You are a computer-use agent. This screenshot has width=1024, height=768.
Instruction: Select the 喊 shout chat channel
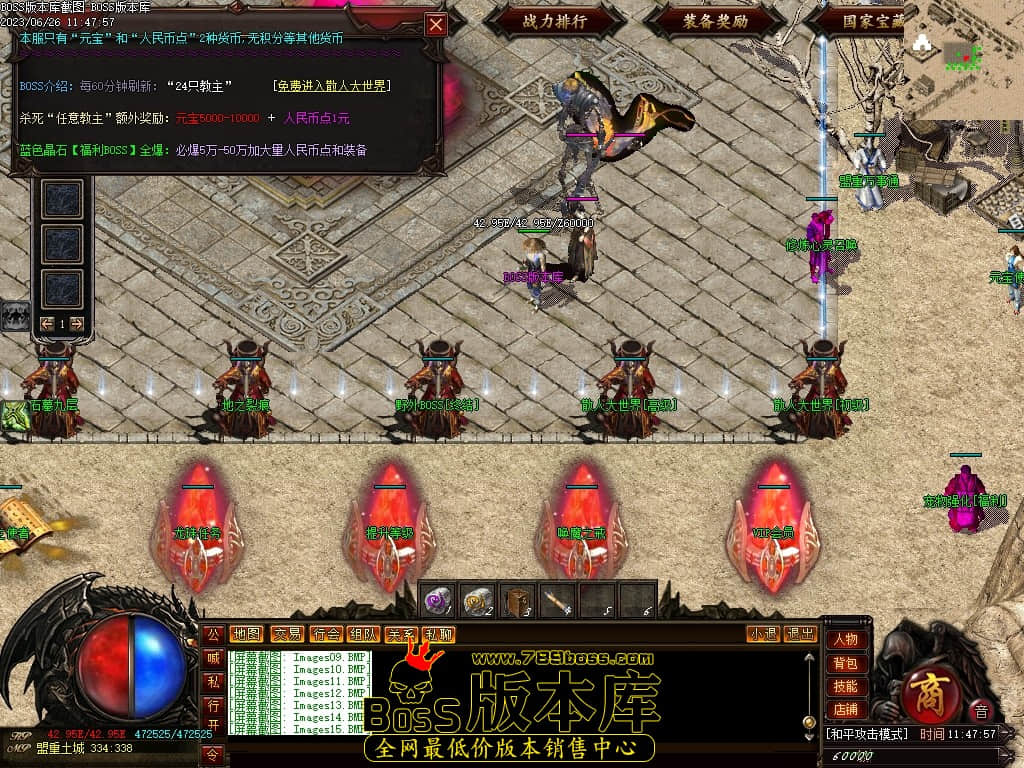click(x=213, y=658)
